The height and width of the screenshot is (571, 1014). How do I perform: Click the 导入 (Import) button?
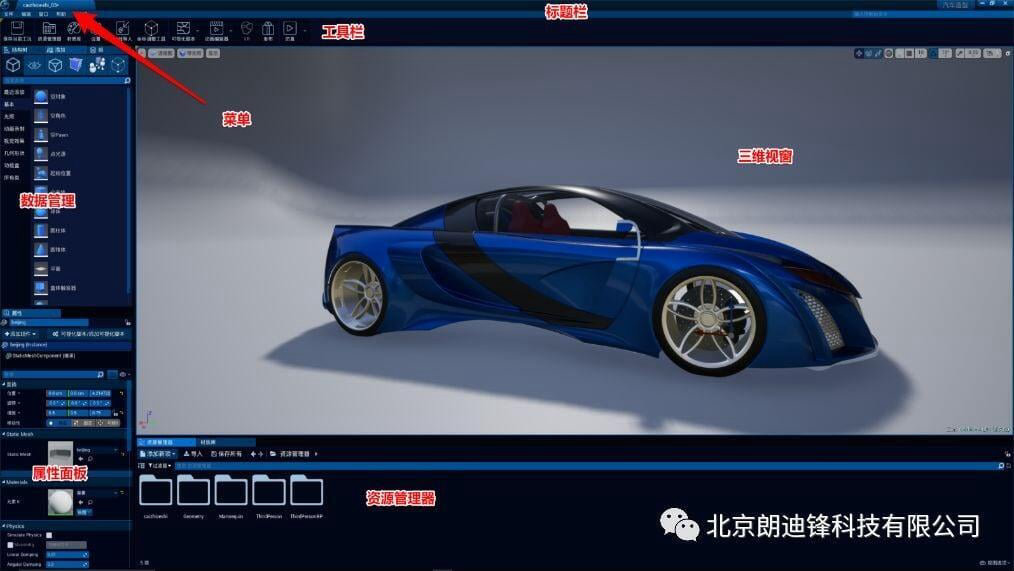pyautogui.click(x=193, y=454)
